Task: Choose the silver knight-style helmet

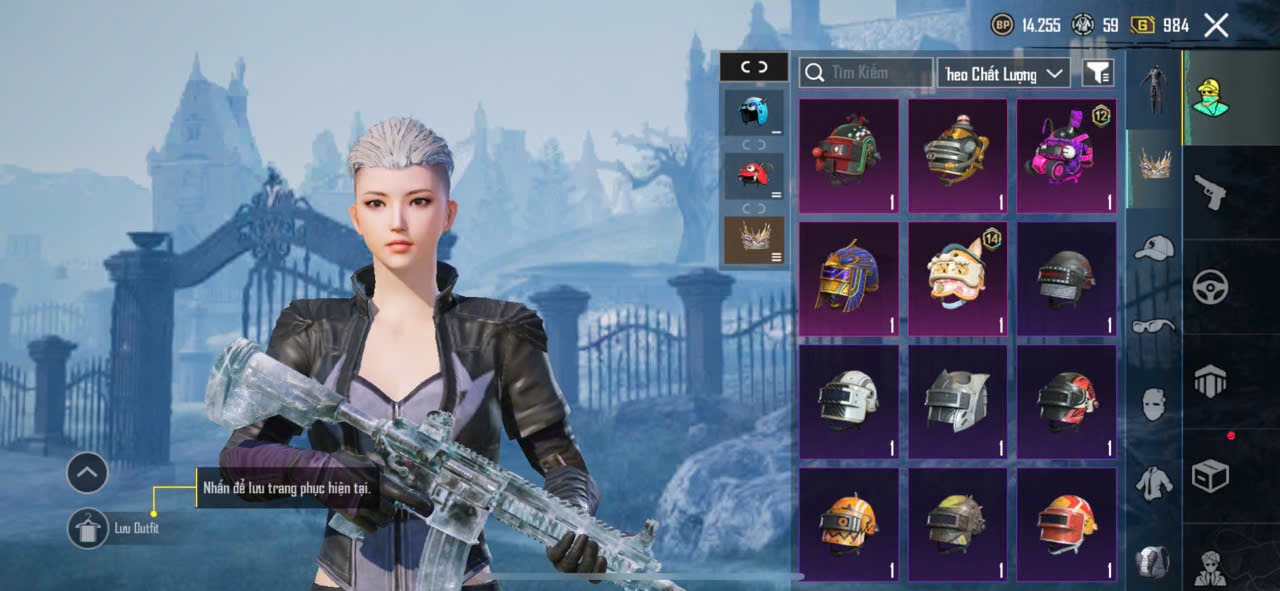Action: (957, 402)
